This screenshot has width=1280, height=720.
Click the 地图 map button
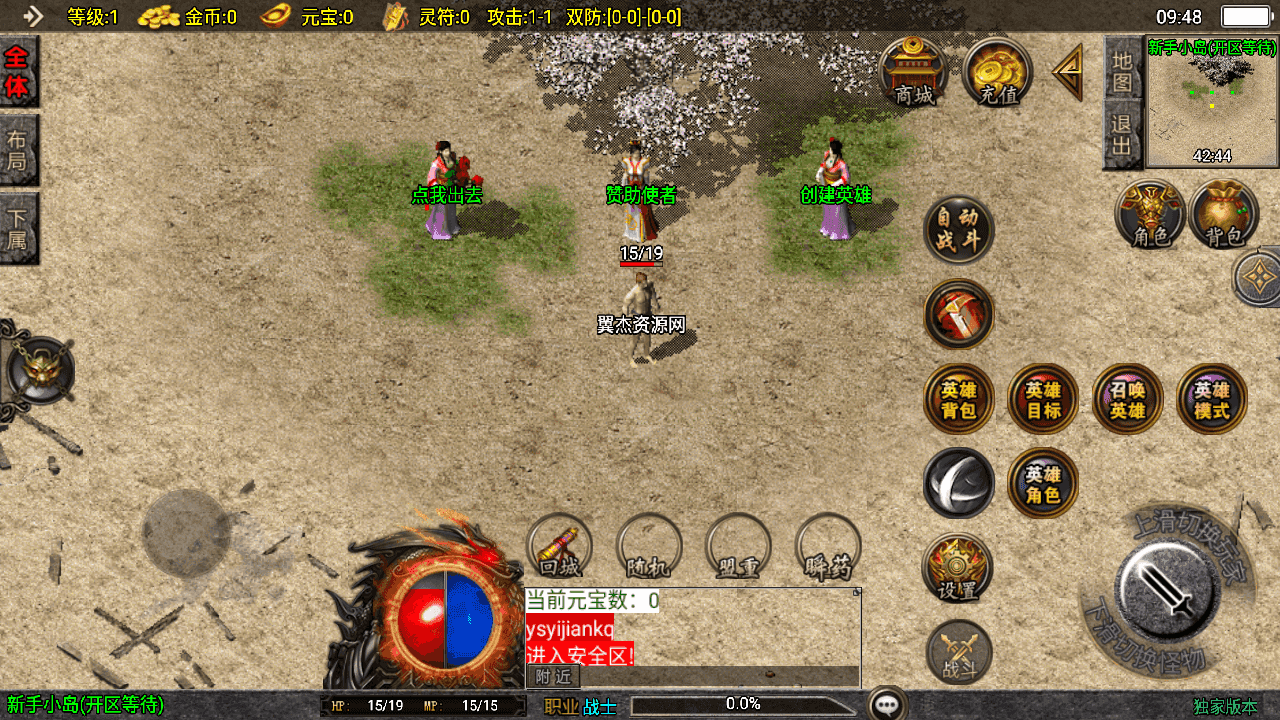[x=1123, y=71]
